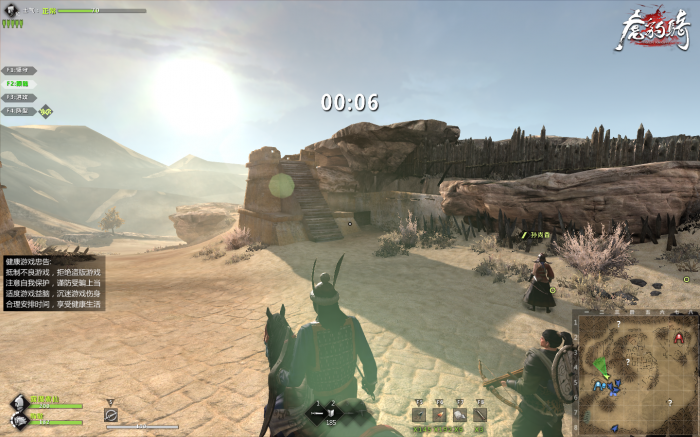Choose the highlighted F2 follow command
Image resolution: width=700 pixels, height=437 pixels.
[x=17, y=84]
